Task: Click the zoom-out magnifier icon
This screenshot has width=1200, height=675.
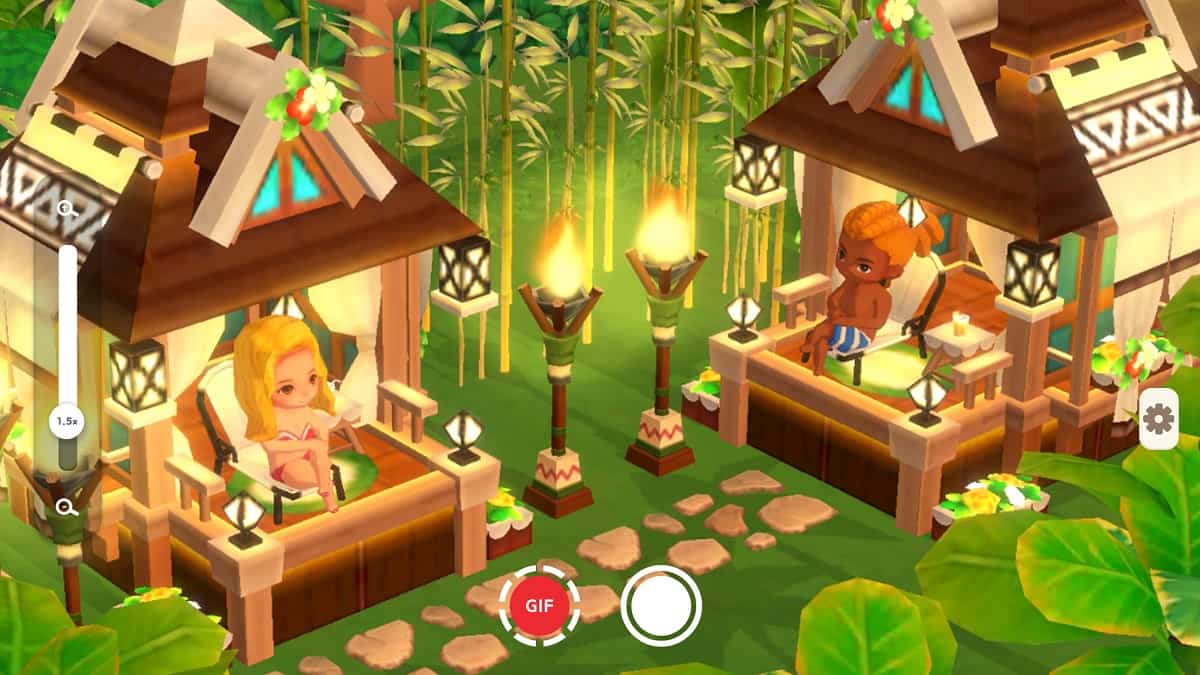Action: click(x=68, y=507)
